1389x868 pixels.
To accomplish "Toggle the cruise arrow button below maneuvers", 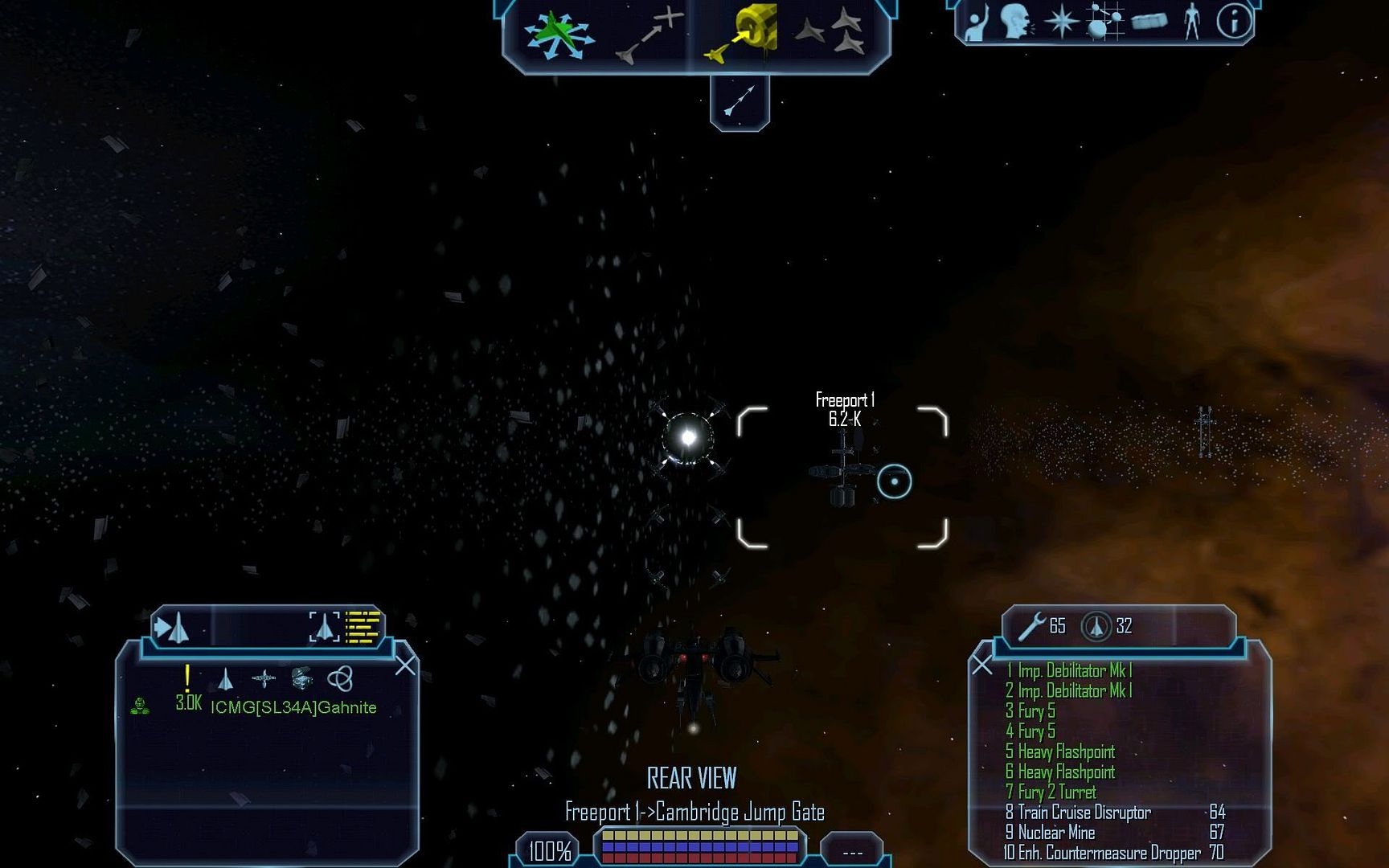I will coord(740,102).
